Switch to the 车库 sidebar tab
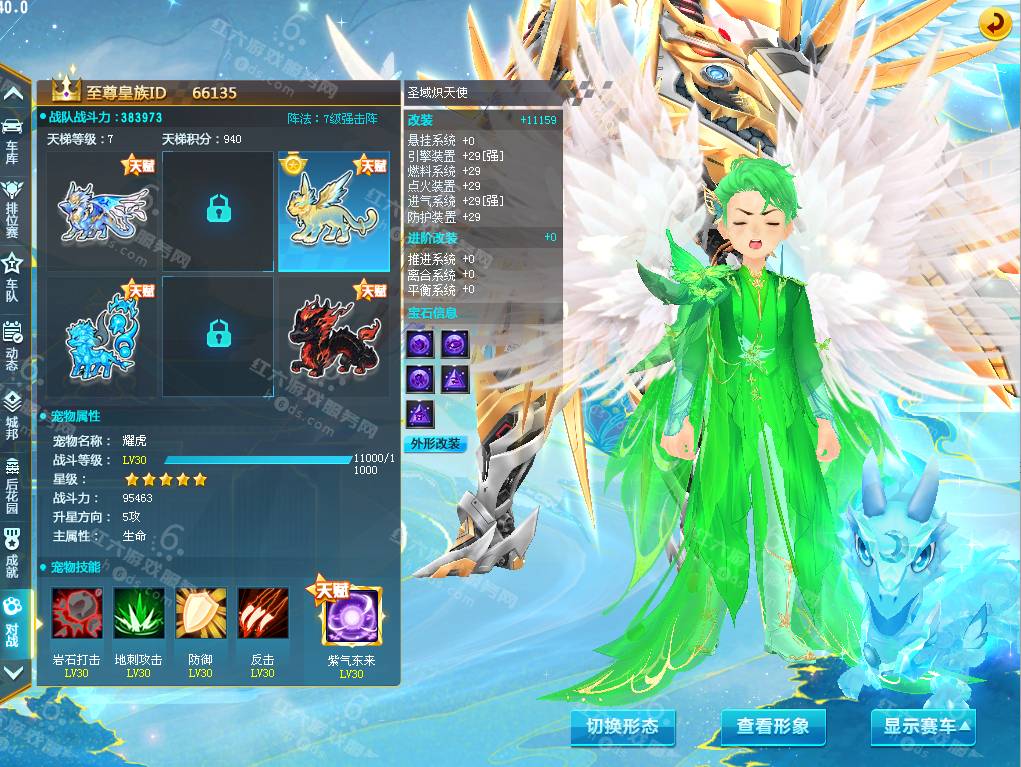 click(x=13, y=139)
